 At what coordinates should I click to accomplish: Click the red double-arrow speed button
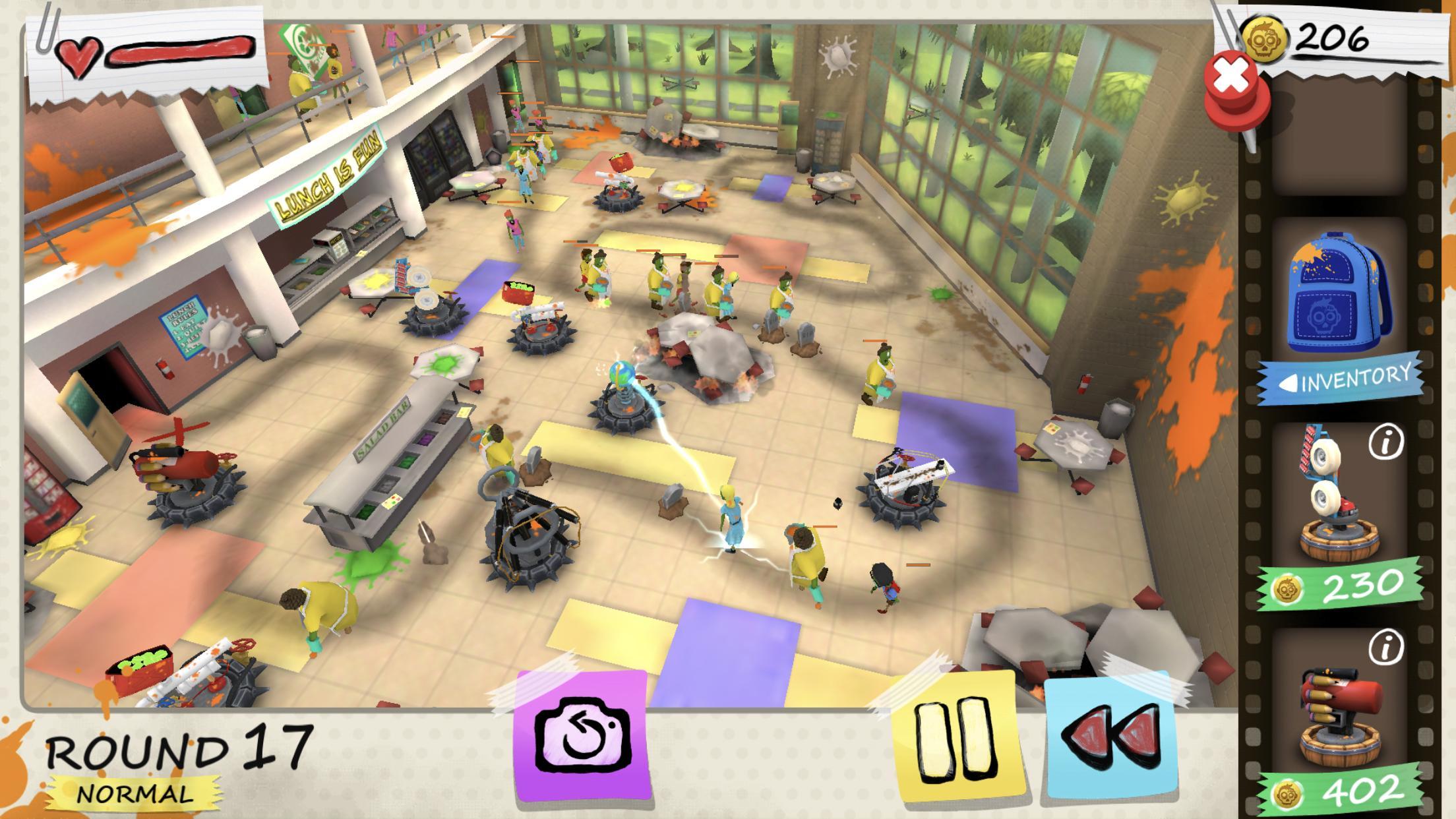coord(1110,739)
